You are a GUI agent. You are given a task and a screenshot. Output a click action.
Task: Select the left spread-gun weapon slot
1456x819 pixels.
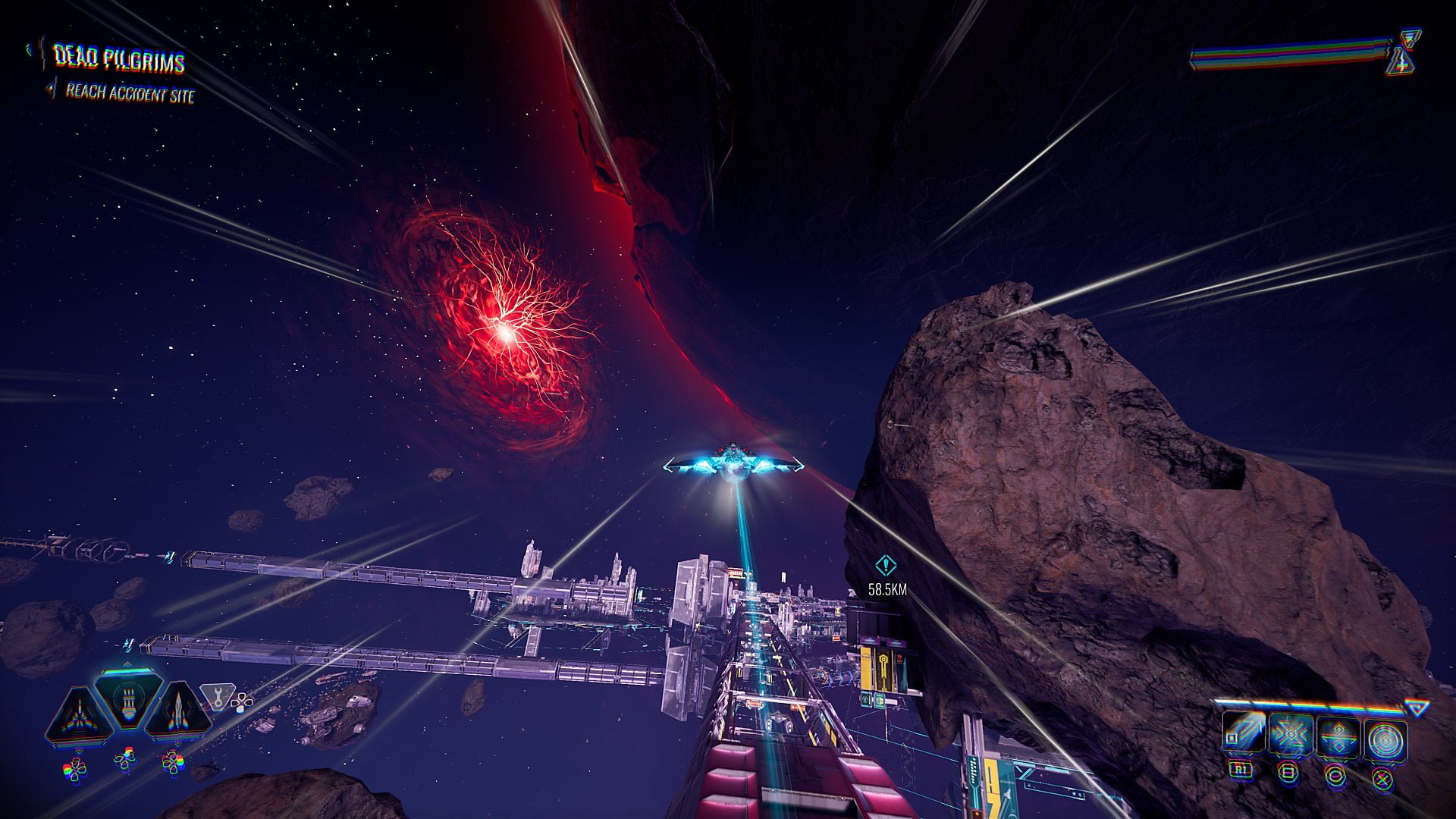79,714
